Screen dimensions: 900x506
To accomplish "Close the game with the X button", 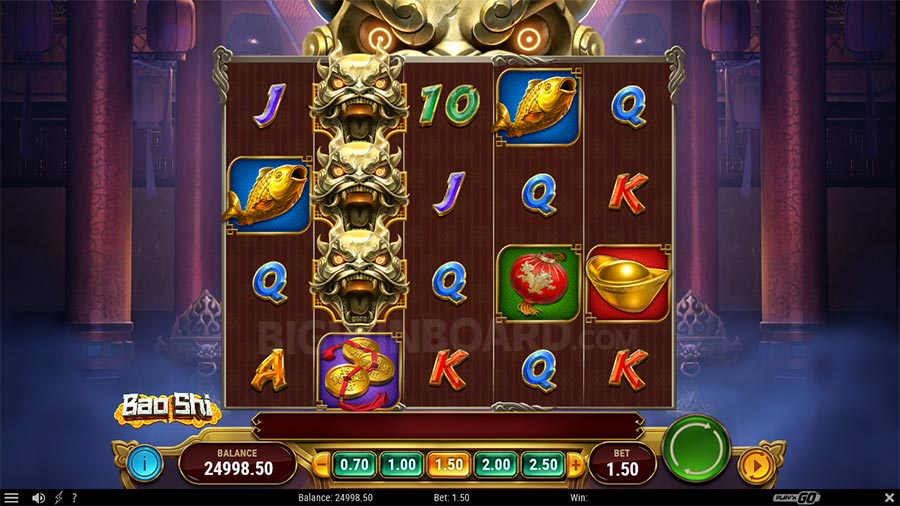I will (889, 498).
